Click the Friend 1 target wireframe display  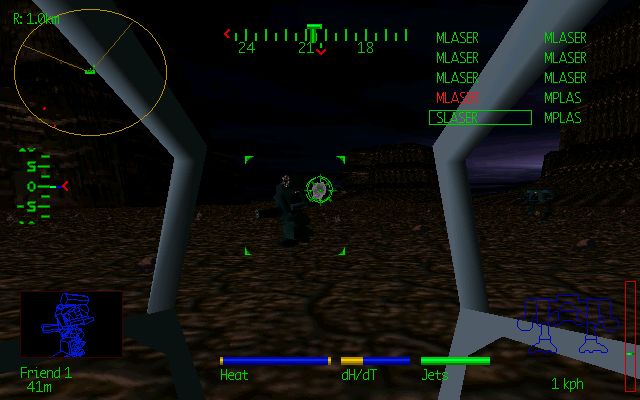pos(71,326)
